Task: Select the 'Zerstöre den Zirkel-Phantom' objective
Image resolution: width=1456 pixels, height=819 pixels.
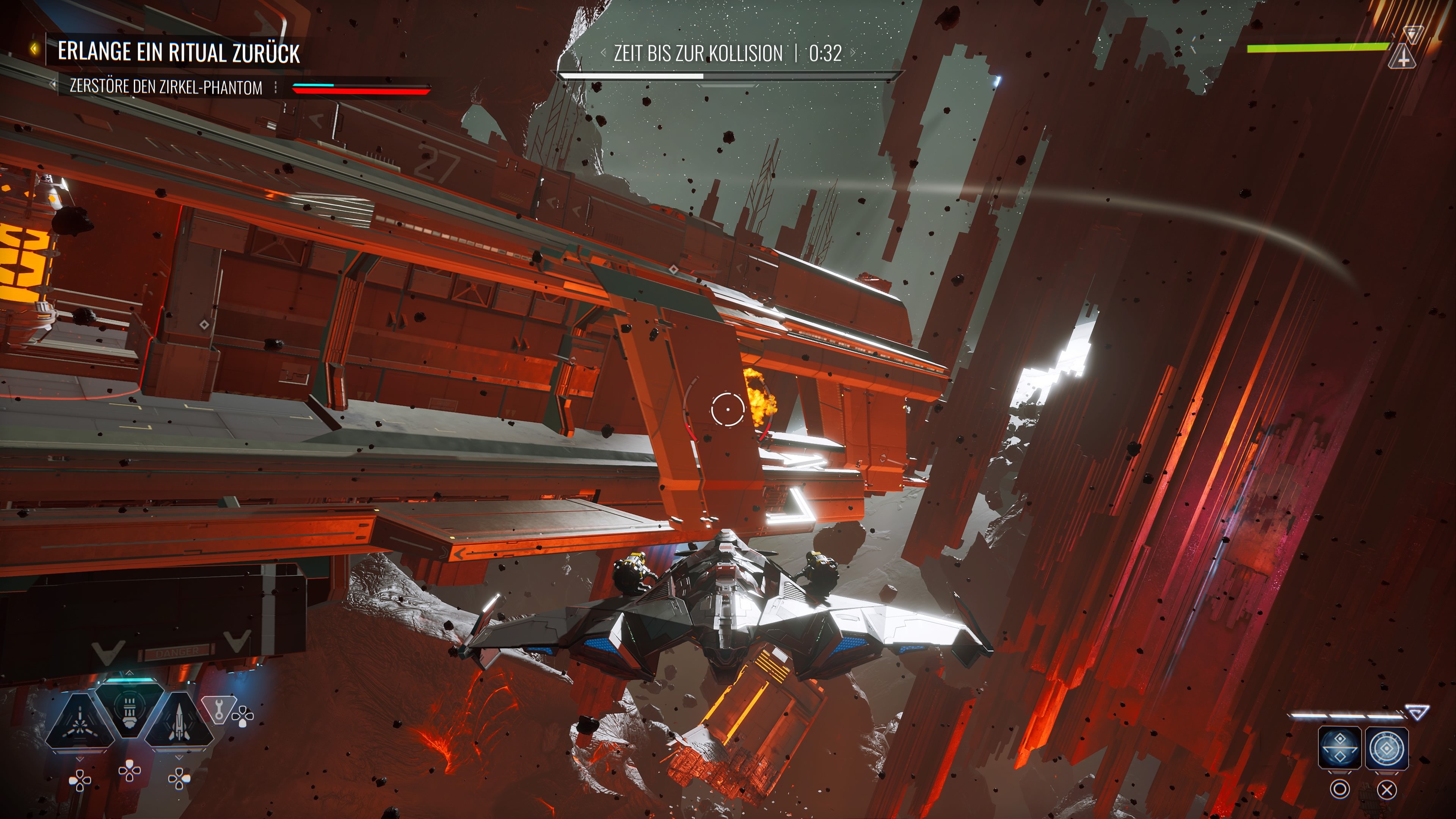Action: pos(166,88)
